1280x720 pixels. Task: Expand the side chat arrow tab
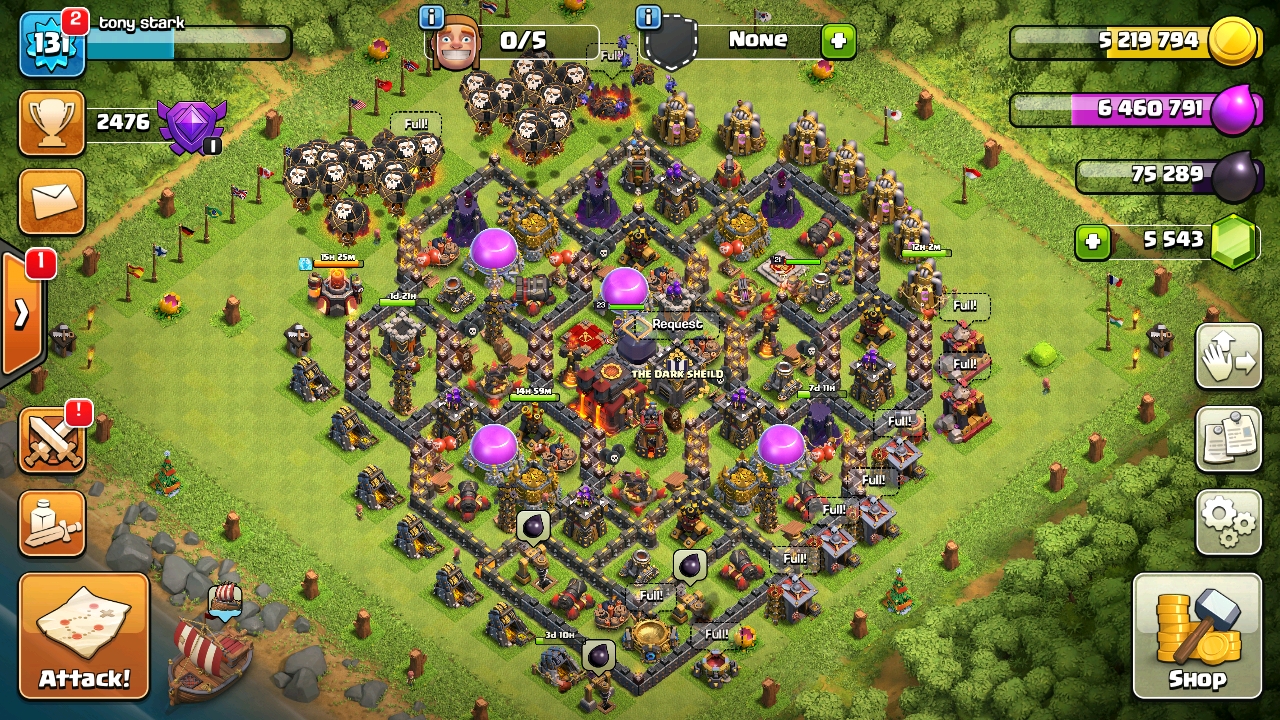click(22, 314)
